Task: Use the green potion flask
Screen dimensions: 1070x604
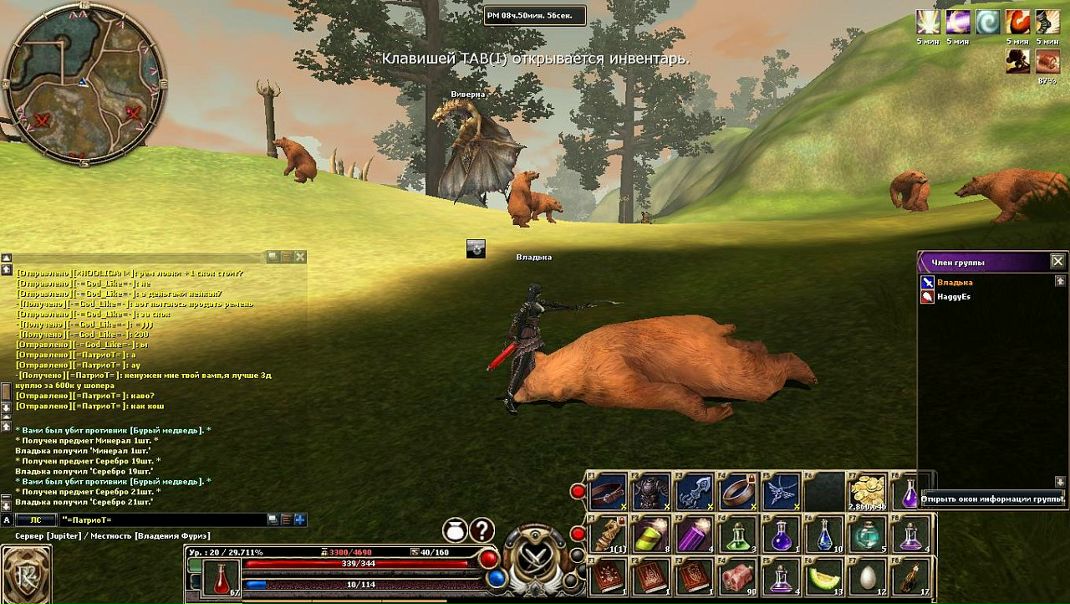Action: pyautogui.click(x=738, y=536)
